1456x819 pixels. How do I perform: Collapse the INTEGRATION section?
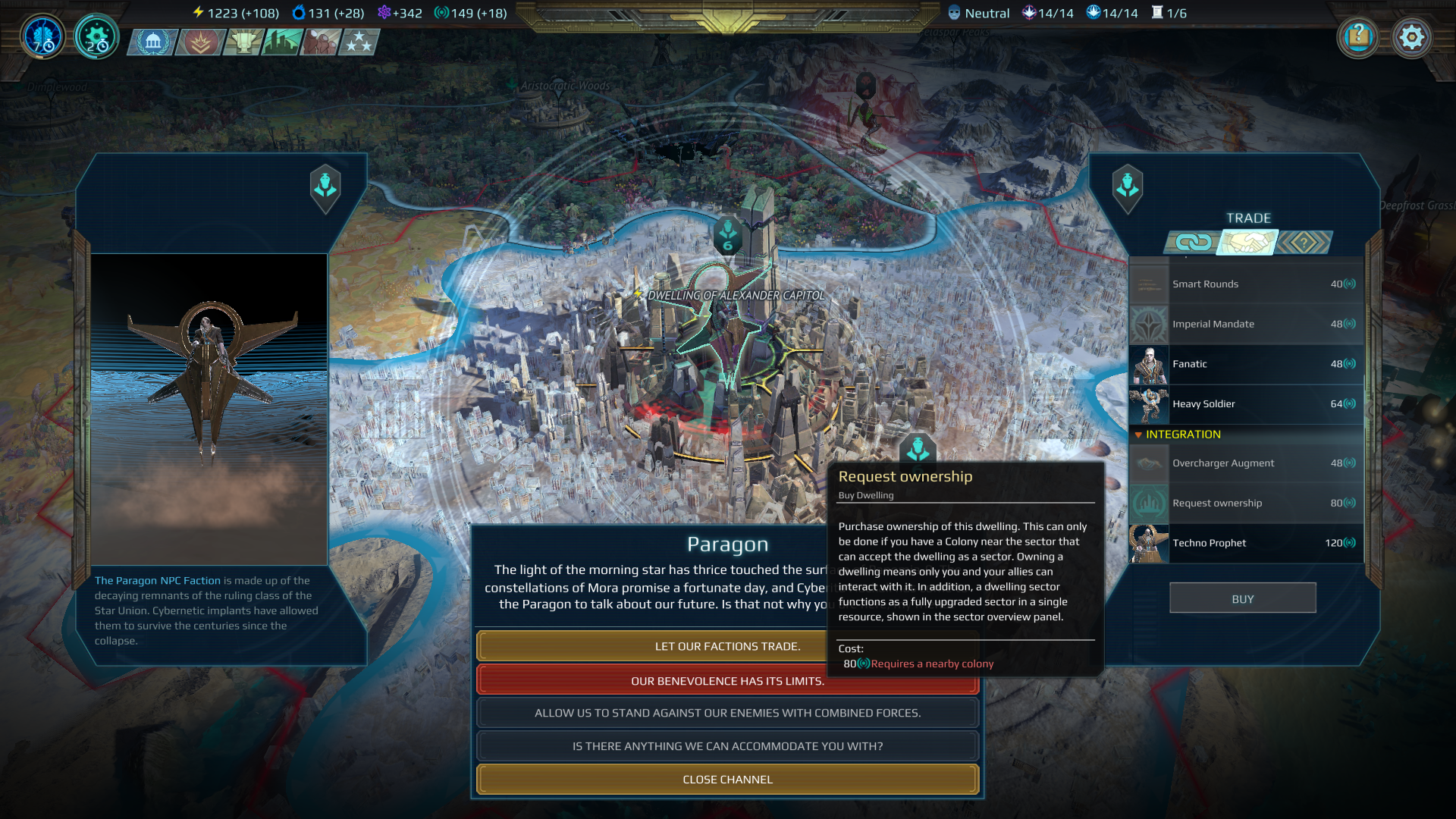[x=1138, y=435]
